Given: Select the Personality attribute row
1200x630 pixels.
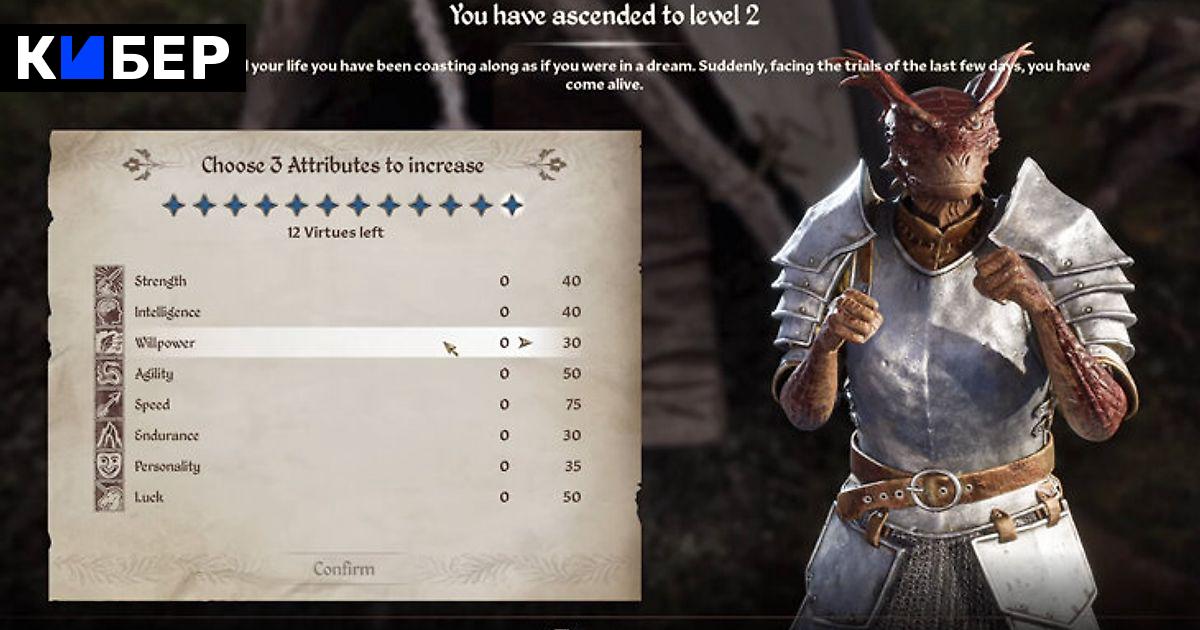Looking at the screenshot, I should pos(340,467).
